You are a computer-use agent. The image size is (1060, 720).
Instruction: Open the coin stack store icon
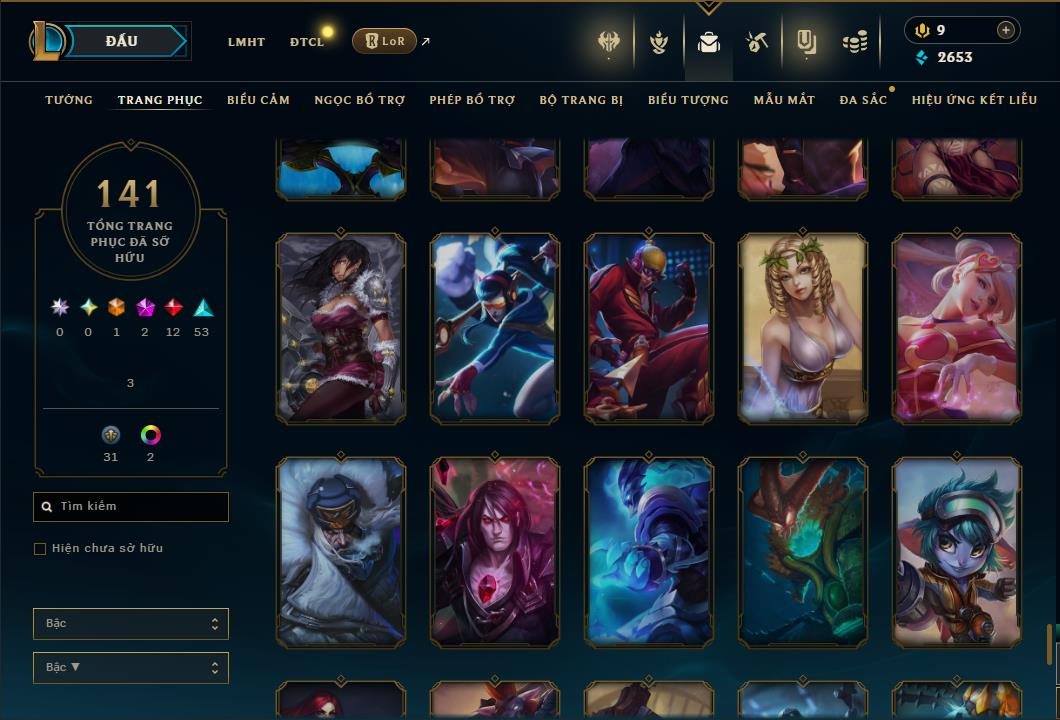[x=854, y=42]
